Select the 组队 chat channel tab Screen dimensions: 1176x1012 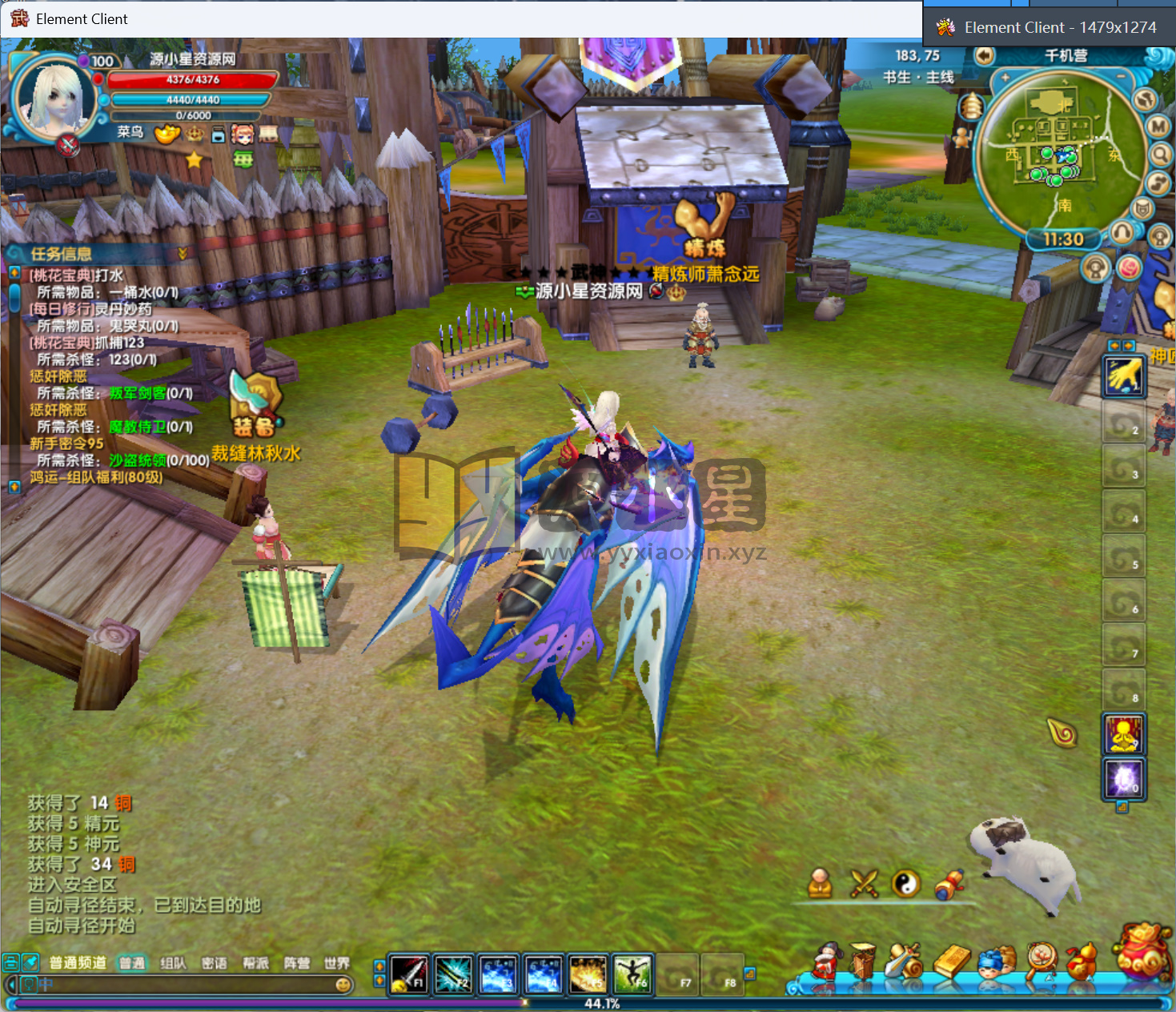pos(173,963)
